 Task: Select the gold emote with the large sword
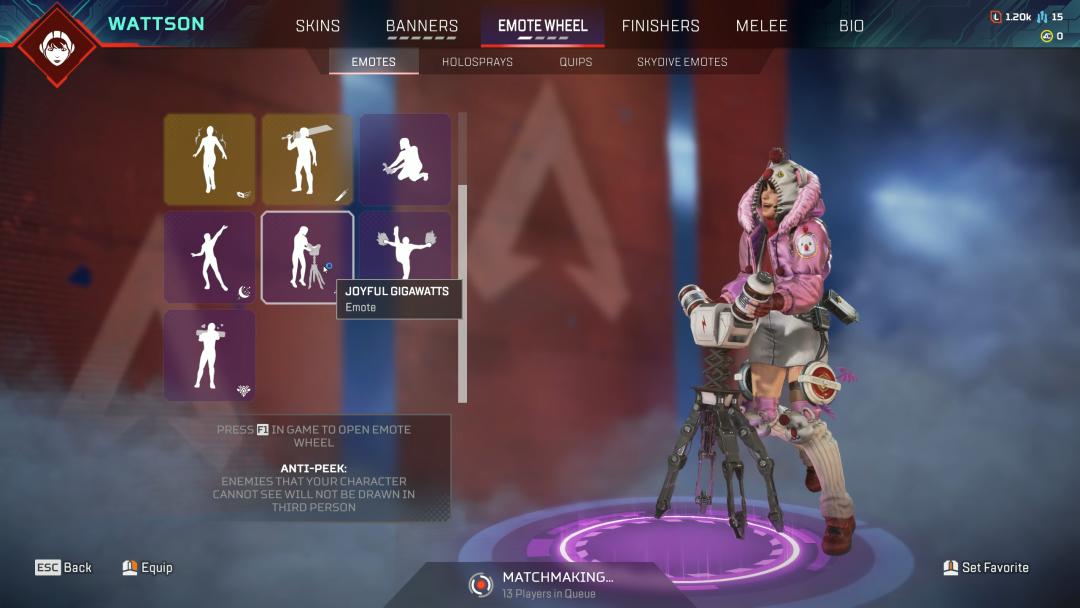pos(307,159)
